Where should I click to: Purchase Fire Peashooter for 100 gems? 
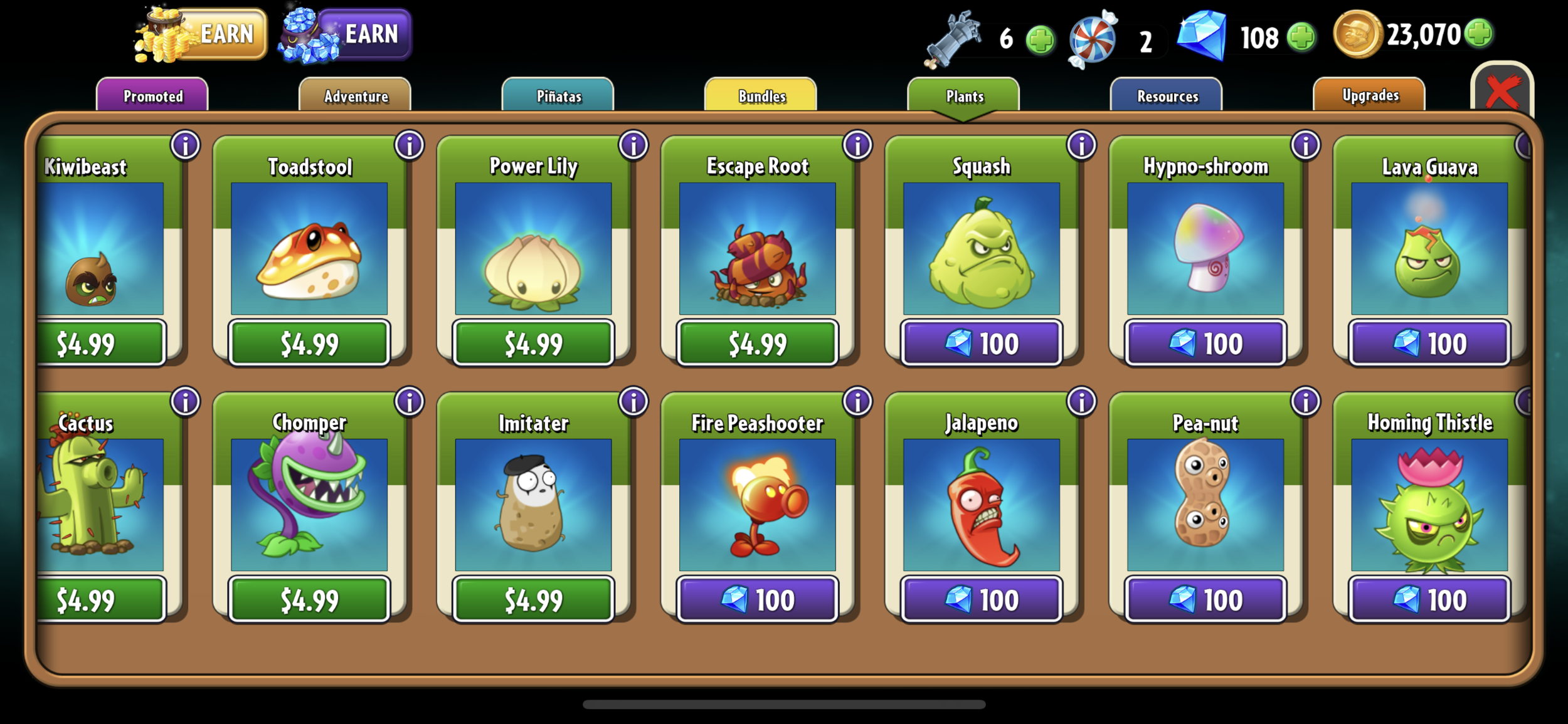pos(758,600)
